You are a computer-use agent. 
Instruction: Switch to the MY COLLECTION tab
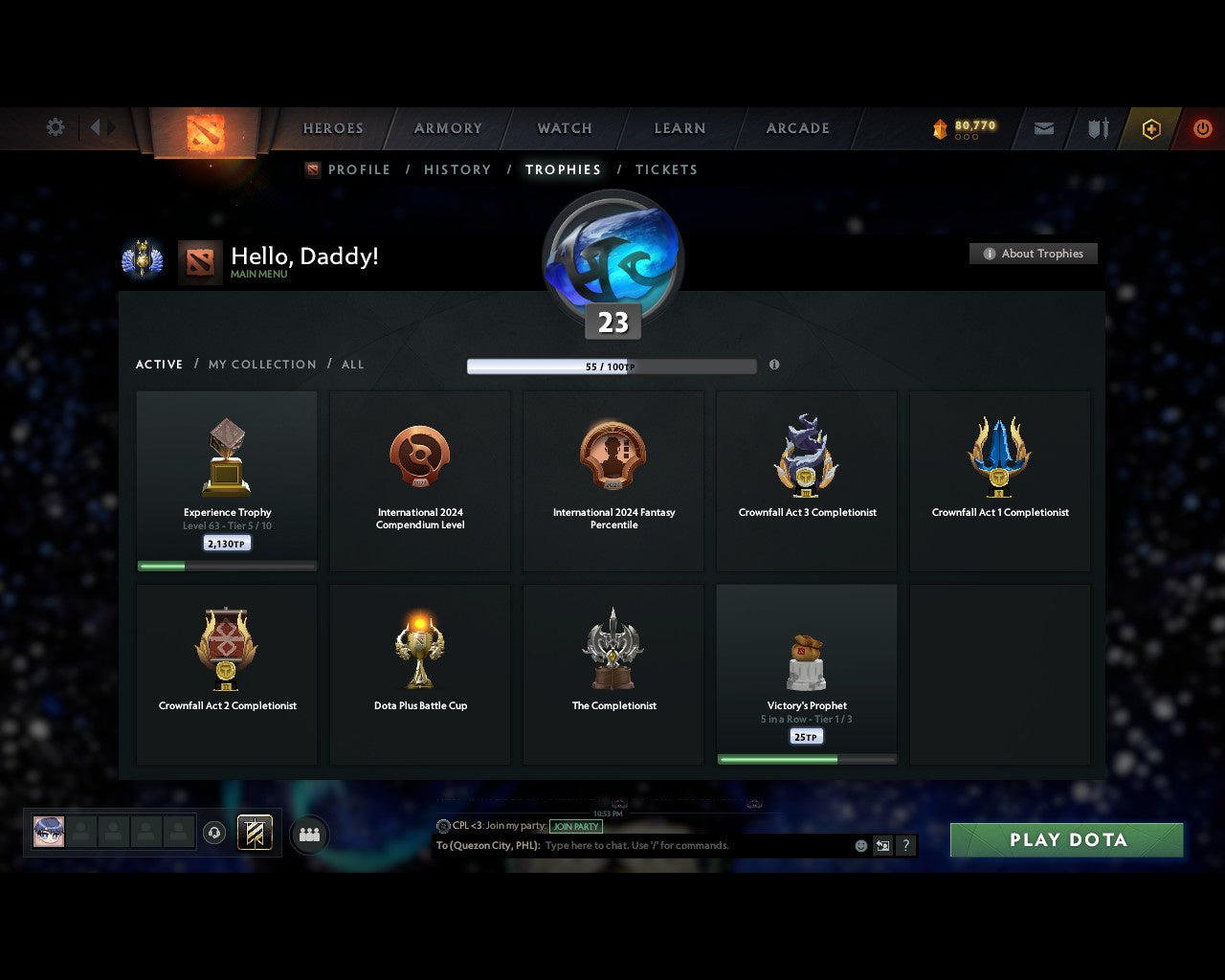(261, 365)
